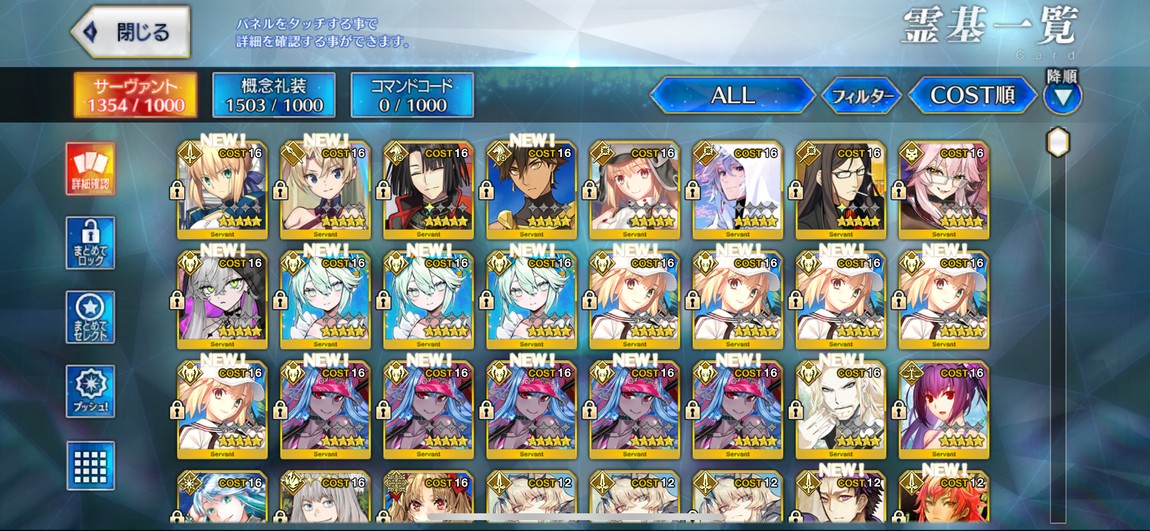Switch to the 概念礼装 tab
Viewport: 1150px width, 531px height.
(274, 95)
